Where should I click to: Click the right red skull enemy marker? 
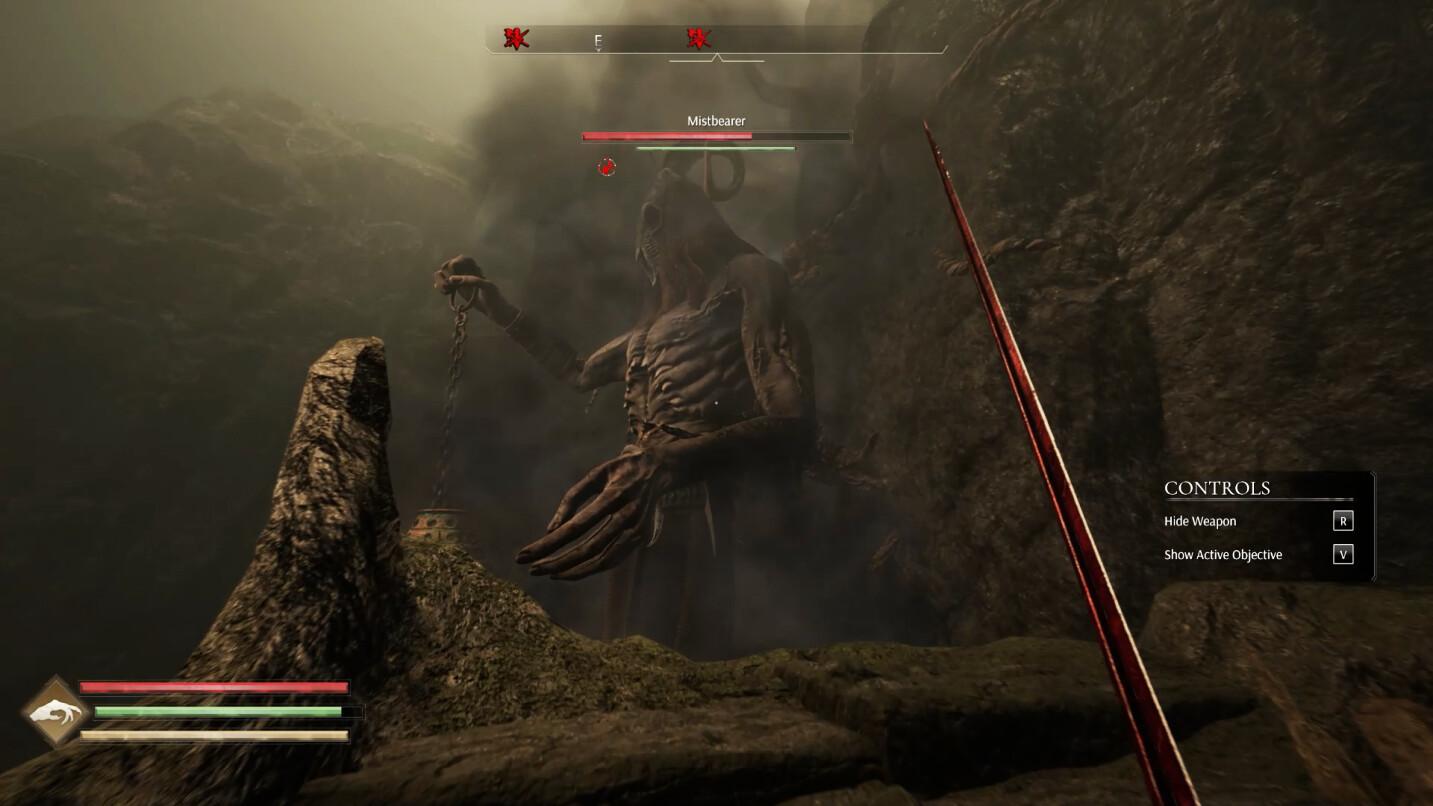click(x=700, y=38)
